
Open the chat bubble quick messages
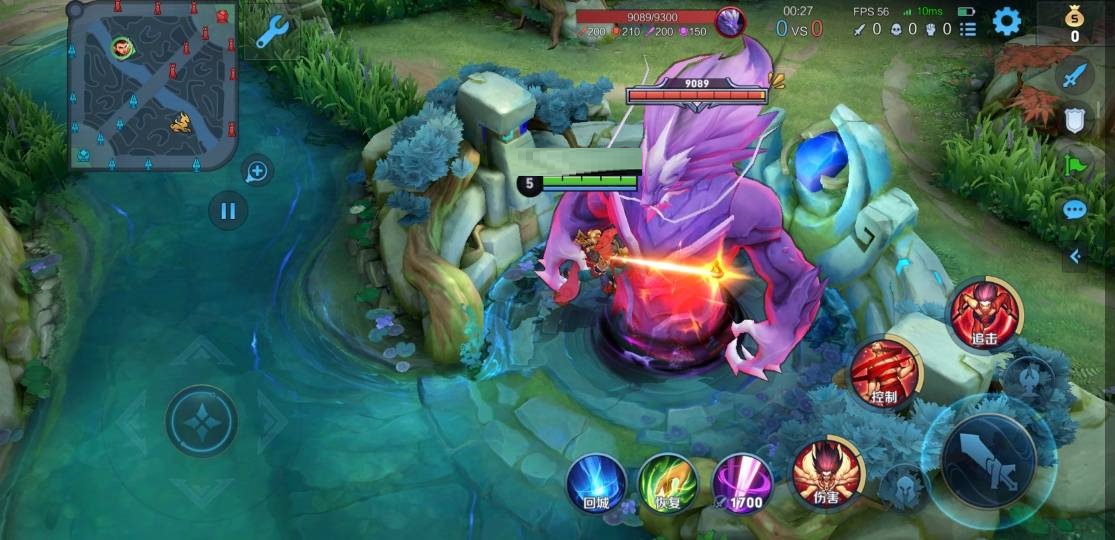(1074, 210)
